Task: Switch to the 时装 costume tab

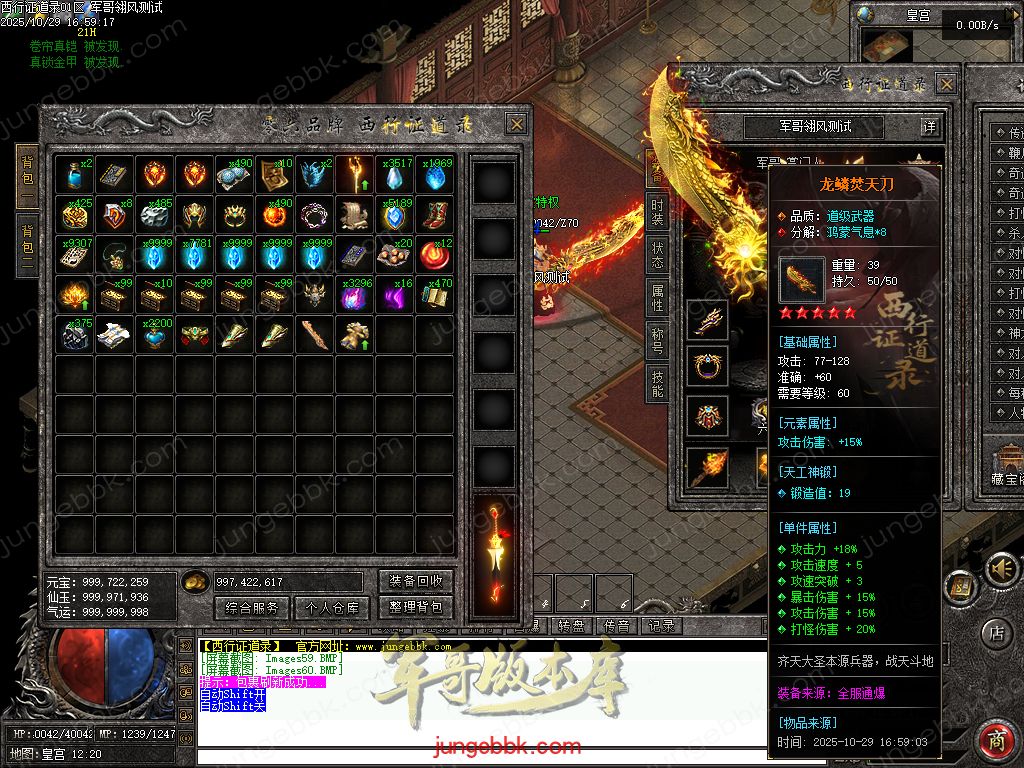Action: (x=657, y=211)
